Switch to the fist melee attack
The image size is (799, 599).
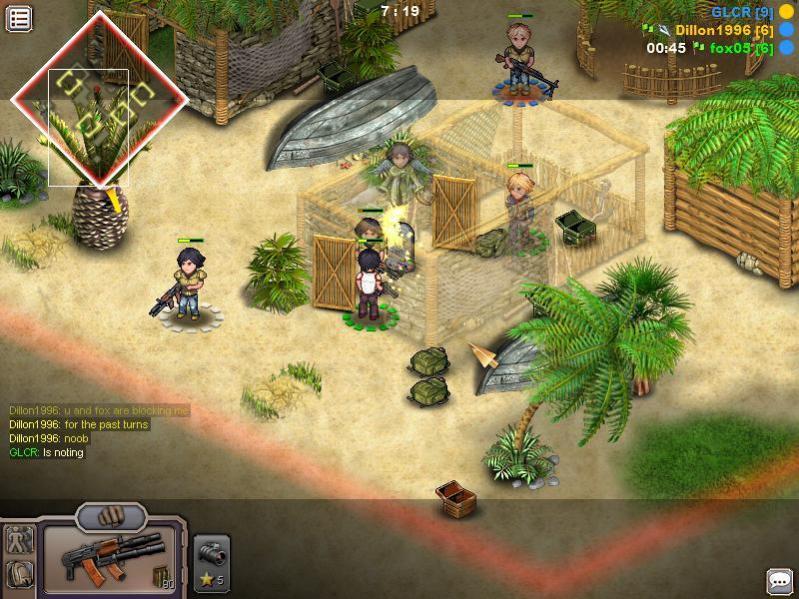(x=111, y=517)
